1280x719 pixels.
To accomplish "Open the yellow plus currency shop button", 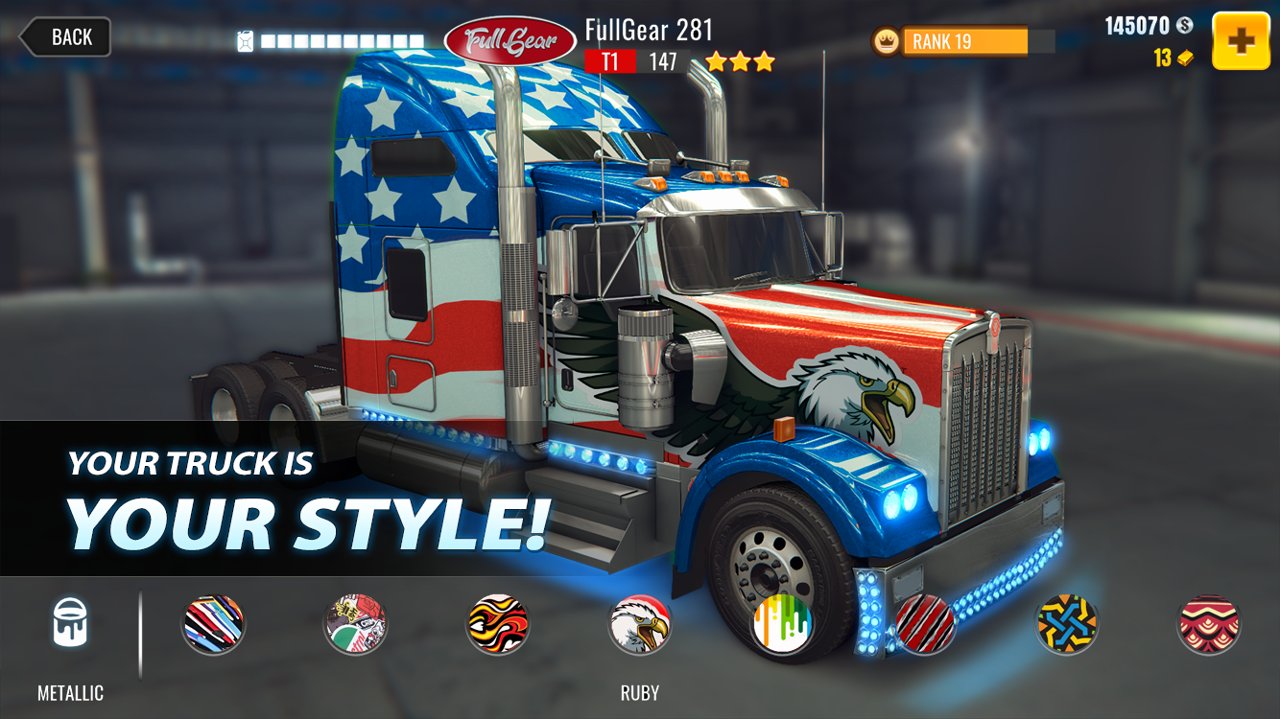I will (x=1241, y=41).
